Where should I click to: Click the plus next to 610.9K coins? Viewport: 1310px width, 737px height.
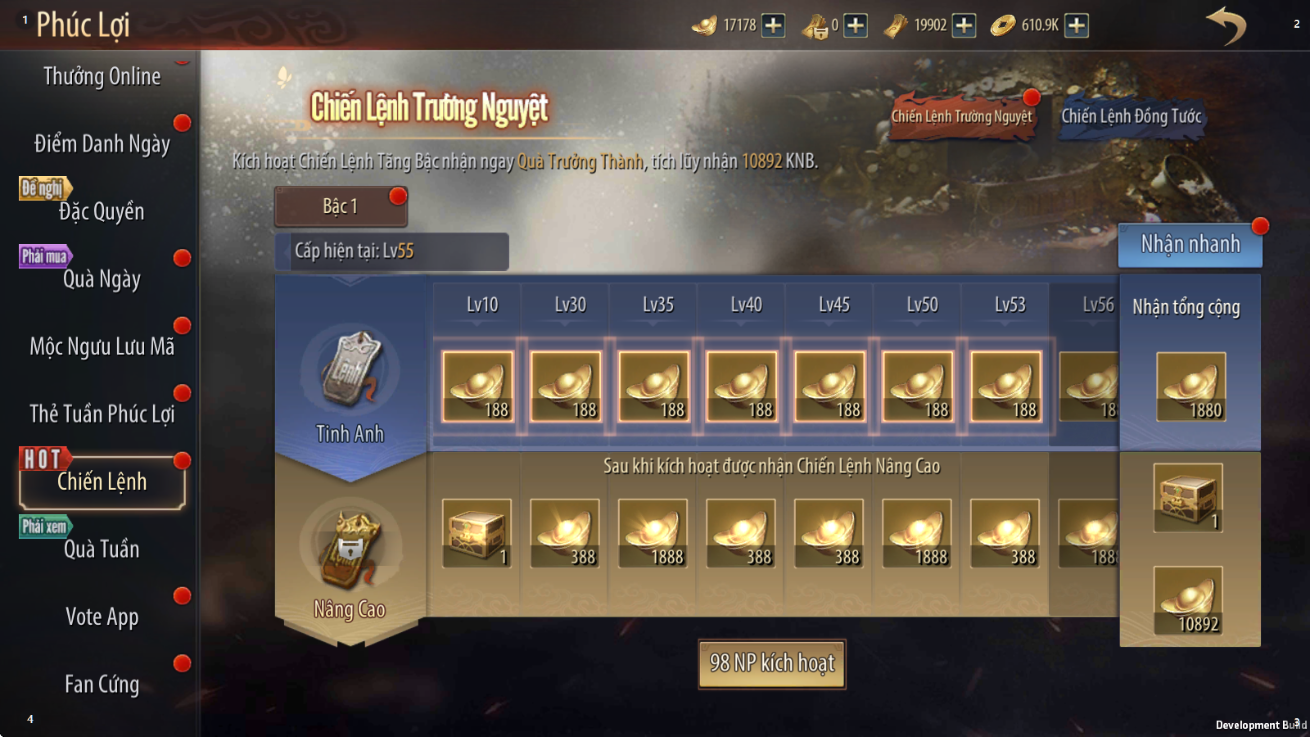[x=1076, y=25]
